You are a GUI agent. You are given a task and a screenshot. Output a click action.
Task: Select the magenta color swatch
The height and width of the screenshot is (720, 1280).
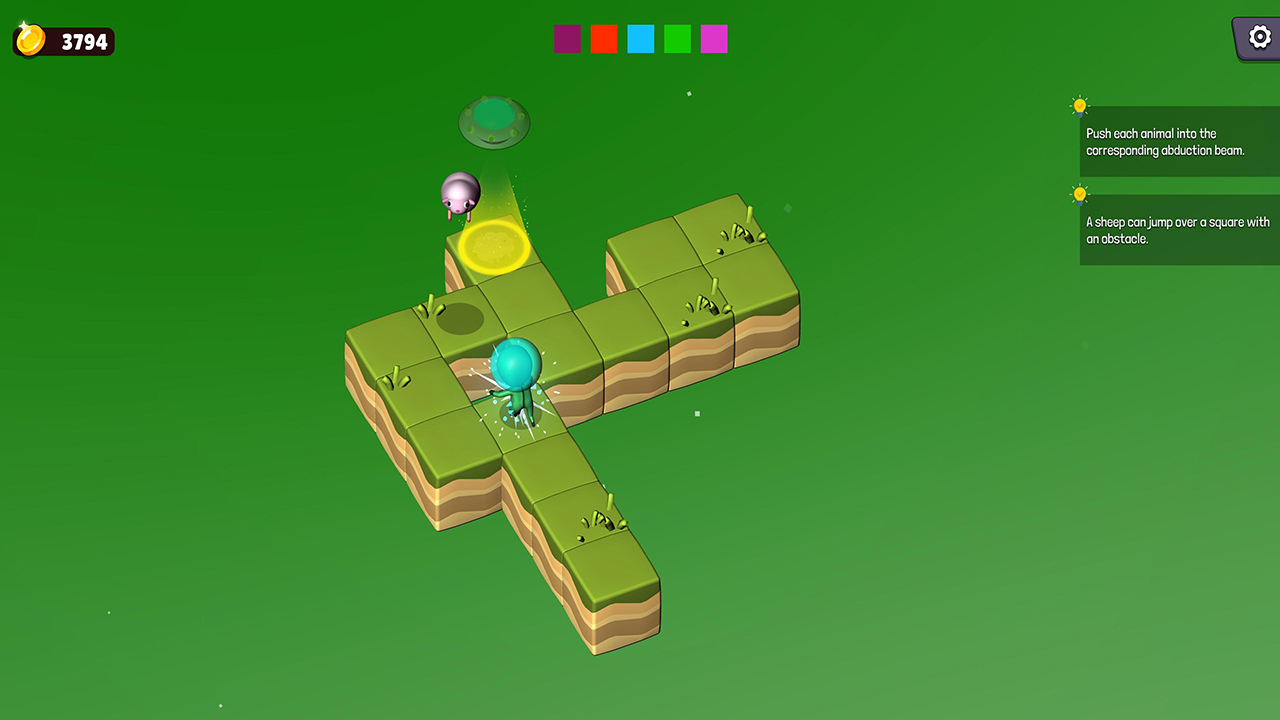714,39
